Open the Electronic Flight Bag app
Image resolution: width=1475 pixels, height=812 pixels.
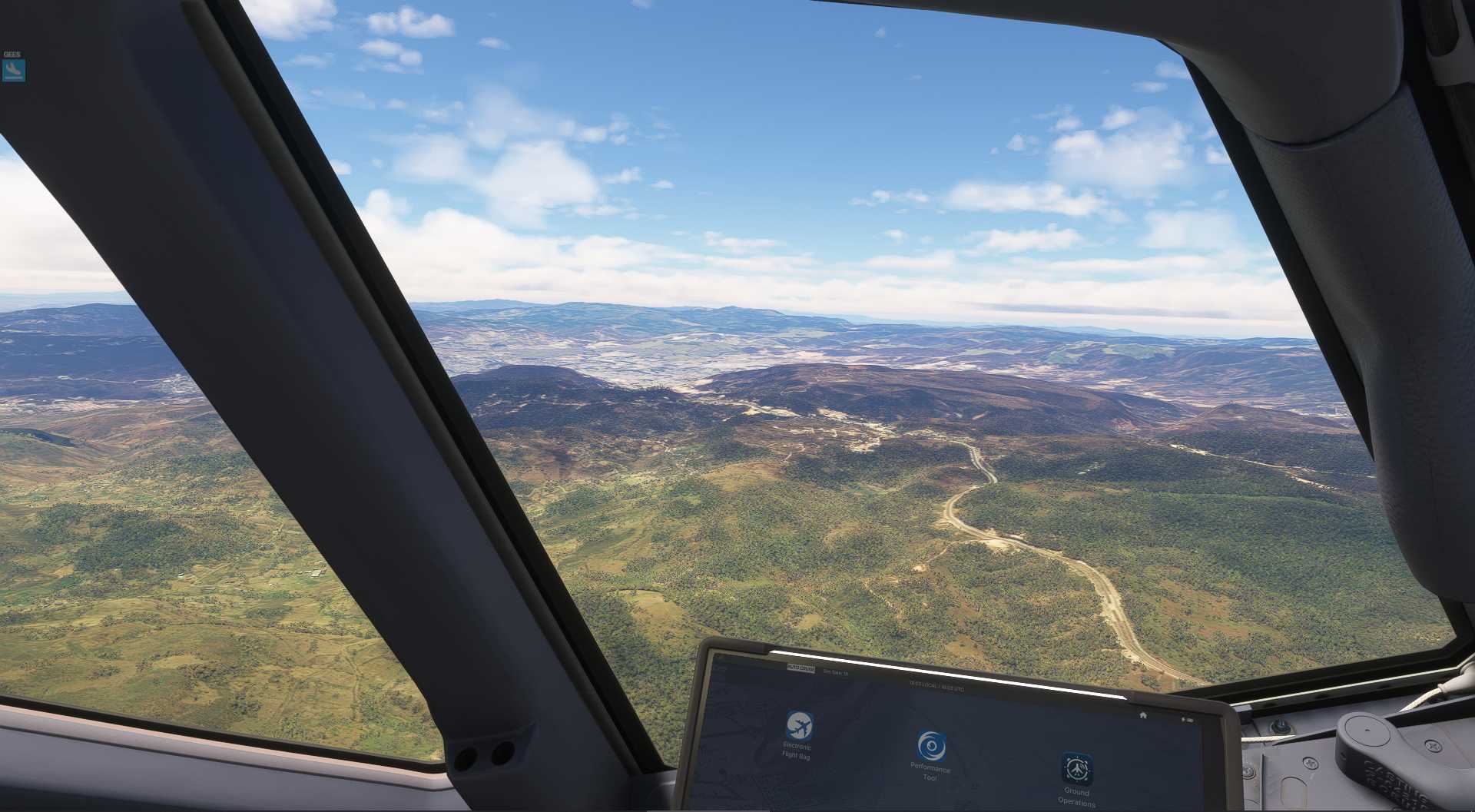[799, 726]
